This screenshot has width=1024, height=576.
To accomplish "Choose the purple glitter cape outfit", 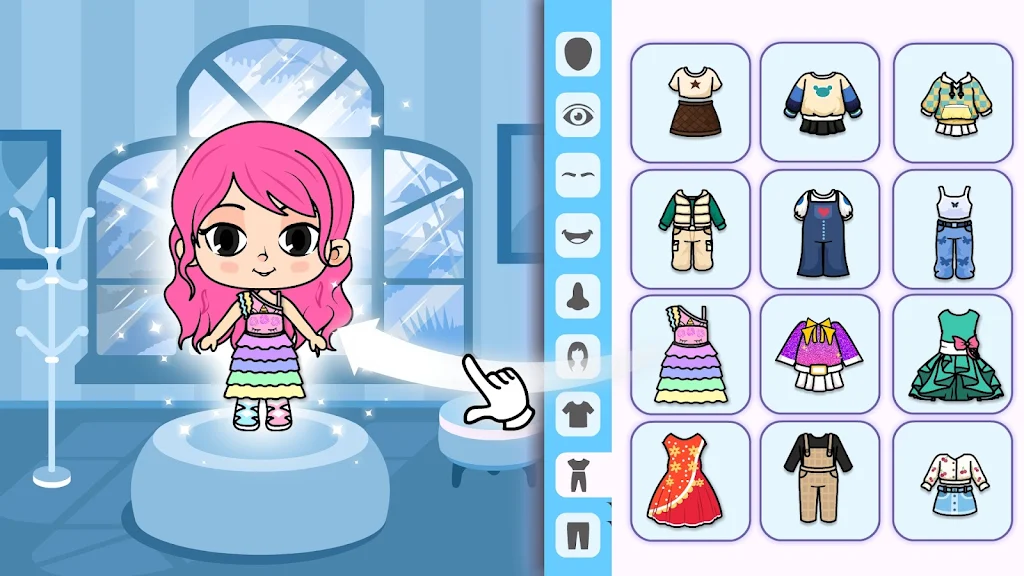I will click(x=820, y=355).
